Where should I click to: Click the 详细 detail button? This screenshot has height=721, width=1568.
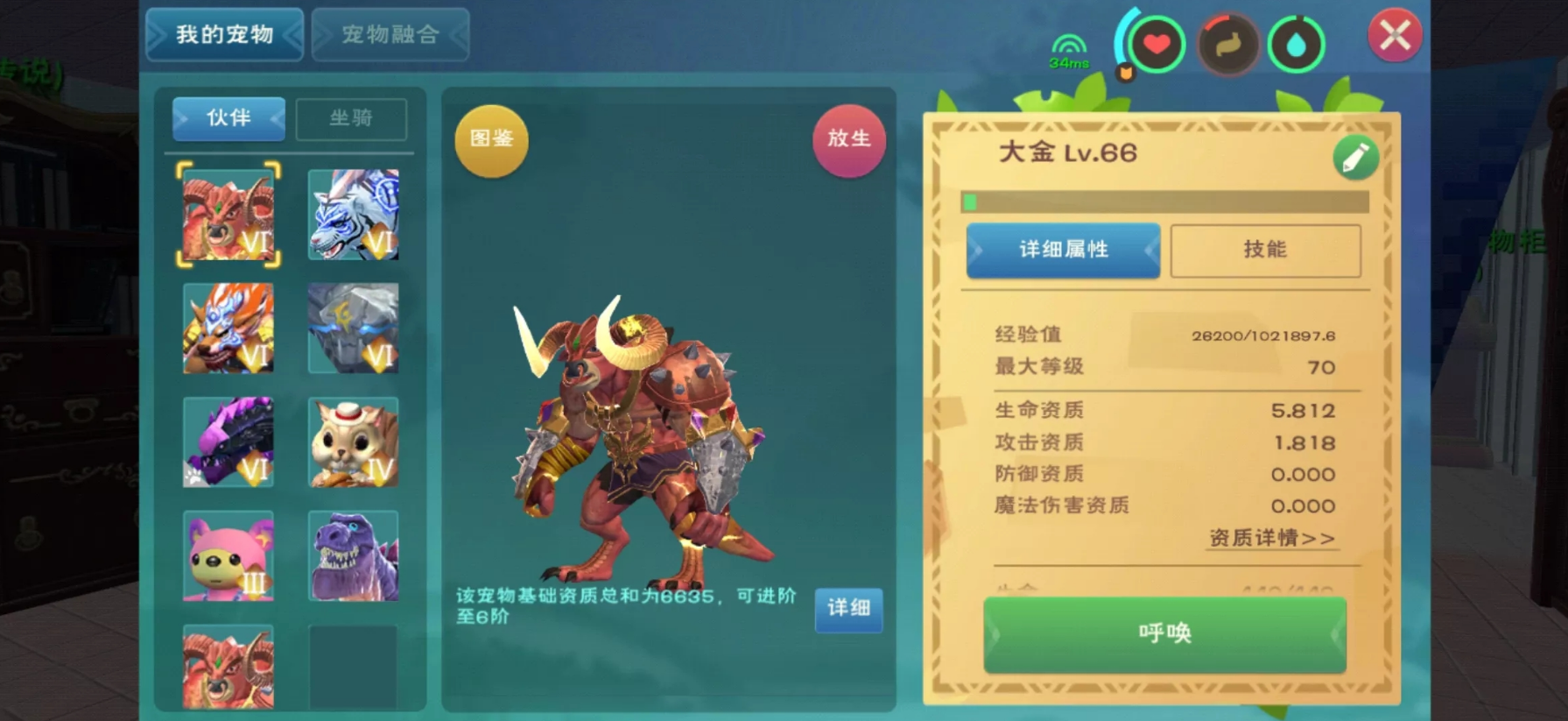pos(847,611)
